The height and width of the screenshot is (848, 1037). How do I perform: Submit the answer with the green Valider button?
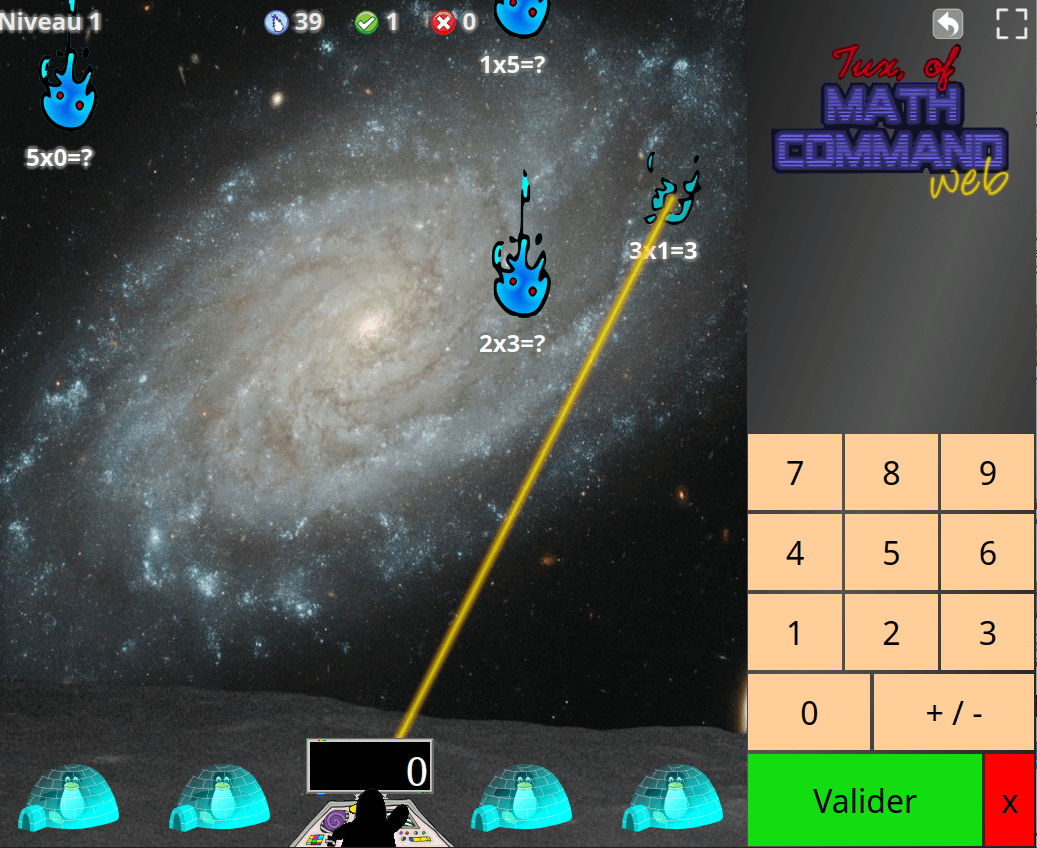tap(865, 801)
